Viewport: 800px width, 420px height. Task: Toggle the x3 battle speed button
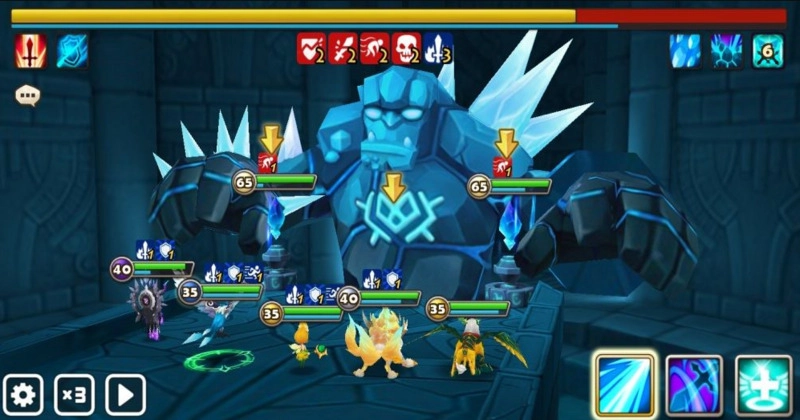[x=74, y=395]
